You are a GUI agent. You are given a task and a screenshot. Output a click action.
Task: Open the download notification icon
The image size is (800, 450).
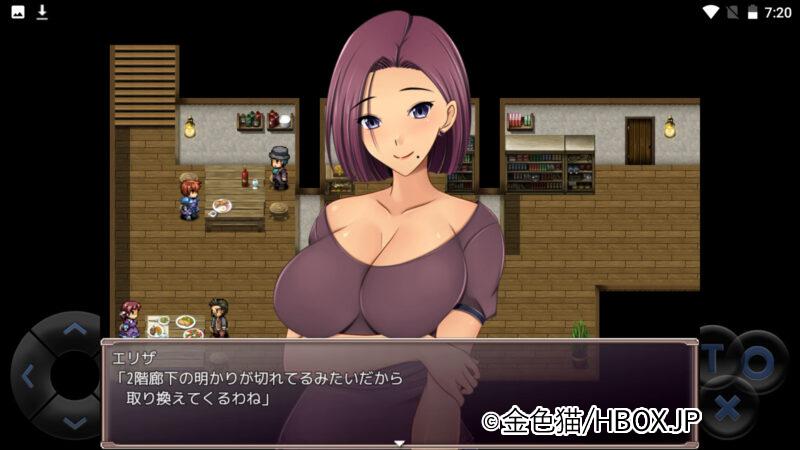[x=42, y=12]
